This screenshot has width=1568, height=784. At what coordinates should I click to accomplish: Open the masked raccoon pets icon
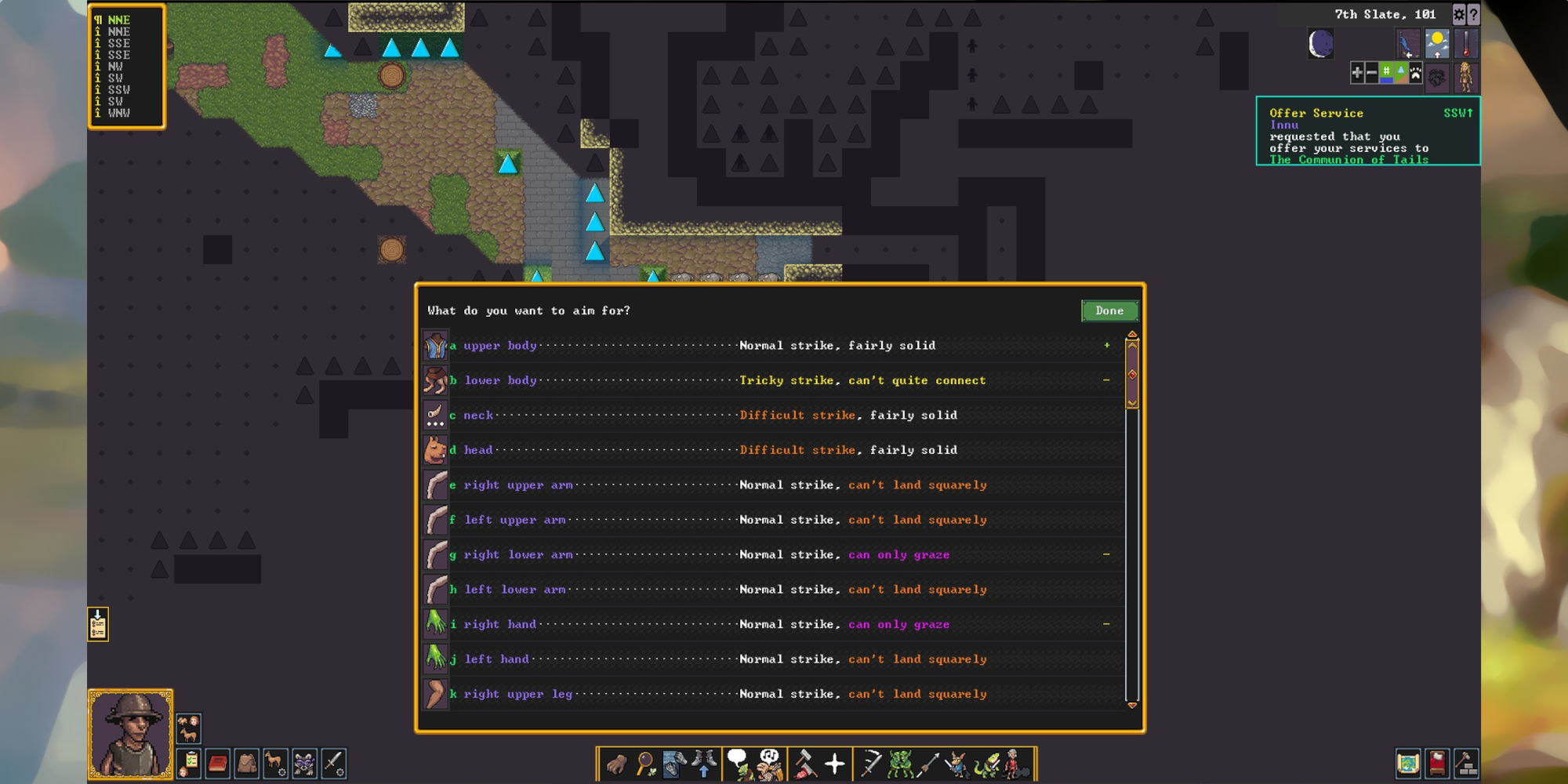(303, 762)
